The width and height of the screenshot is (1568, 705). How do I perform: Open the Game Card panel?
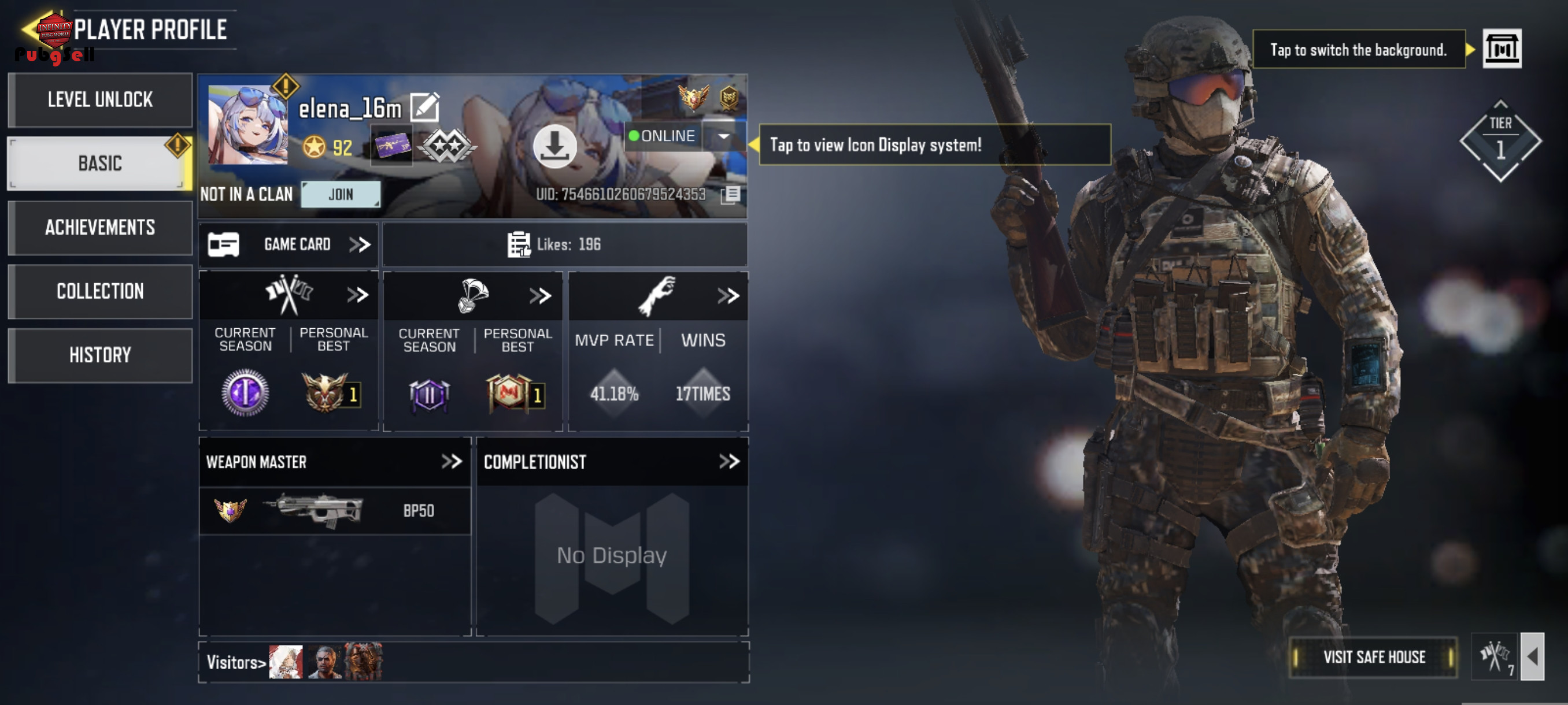[289, 244]
